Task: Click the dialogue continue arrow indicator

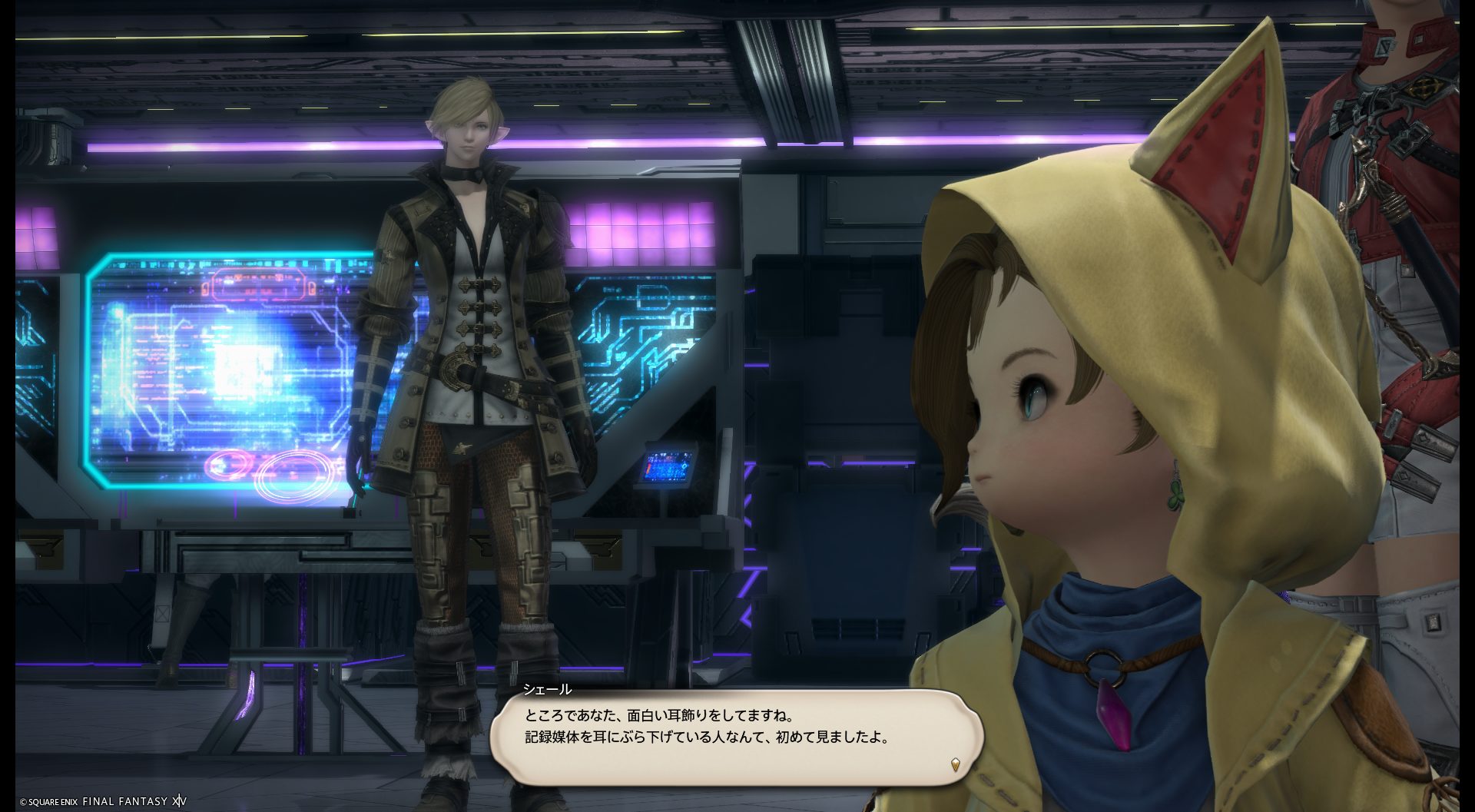Action: coord(955,764)
